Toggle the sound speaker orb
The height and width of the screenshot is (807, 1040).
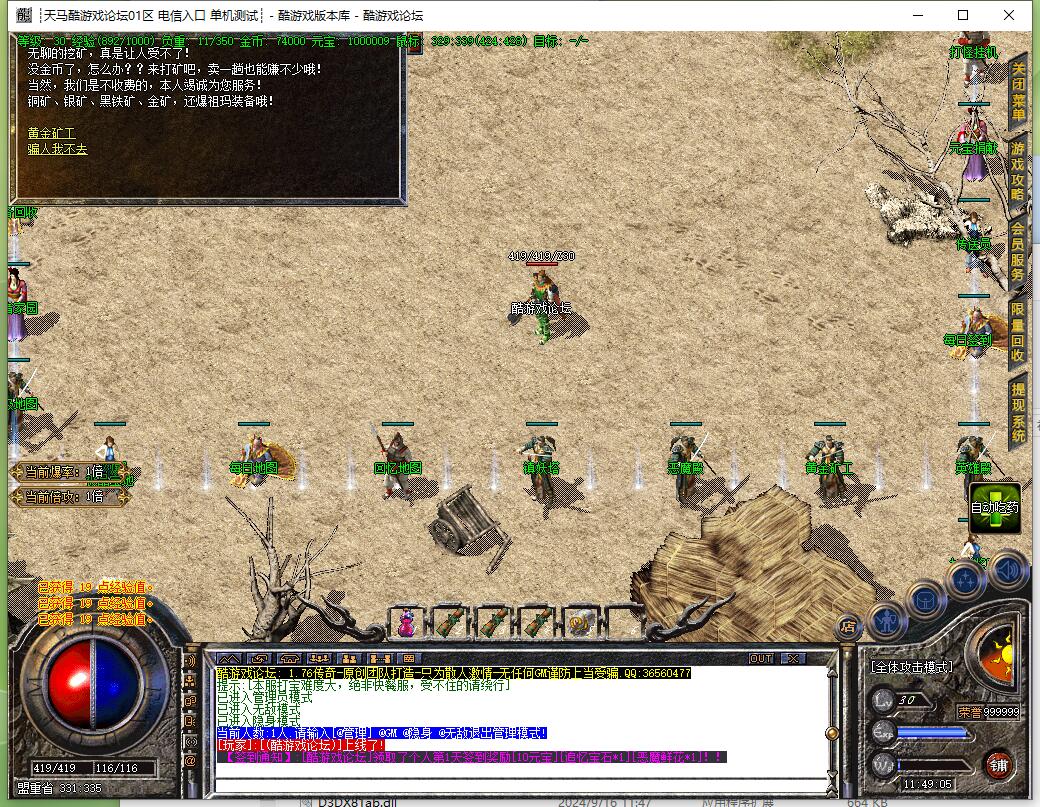coord(1008,569)
